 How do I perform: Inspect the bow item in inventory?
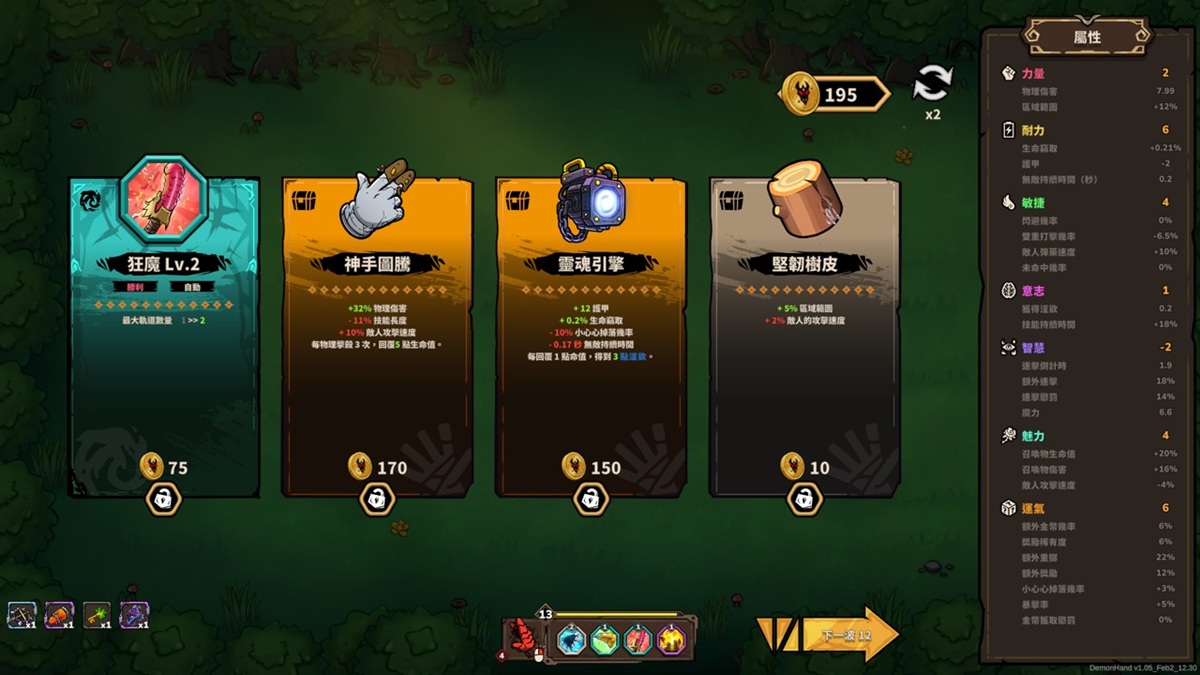(21, 615)
